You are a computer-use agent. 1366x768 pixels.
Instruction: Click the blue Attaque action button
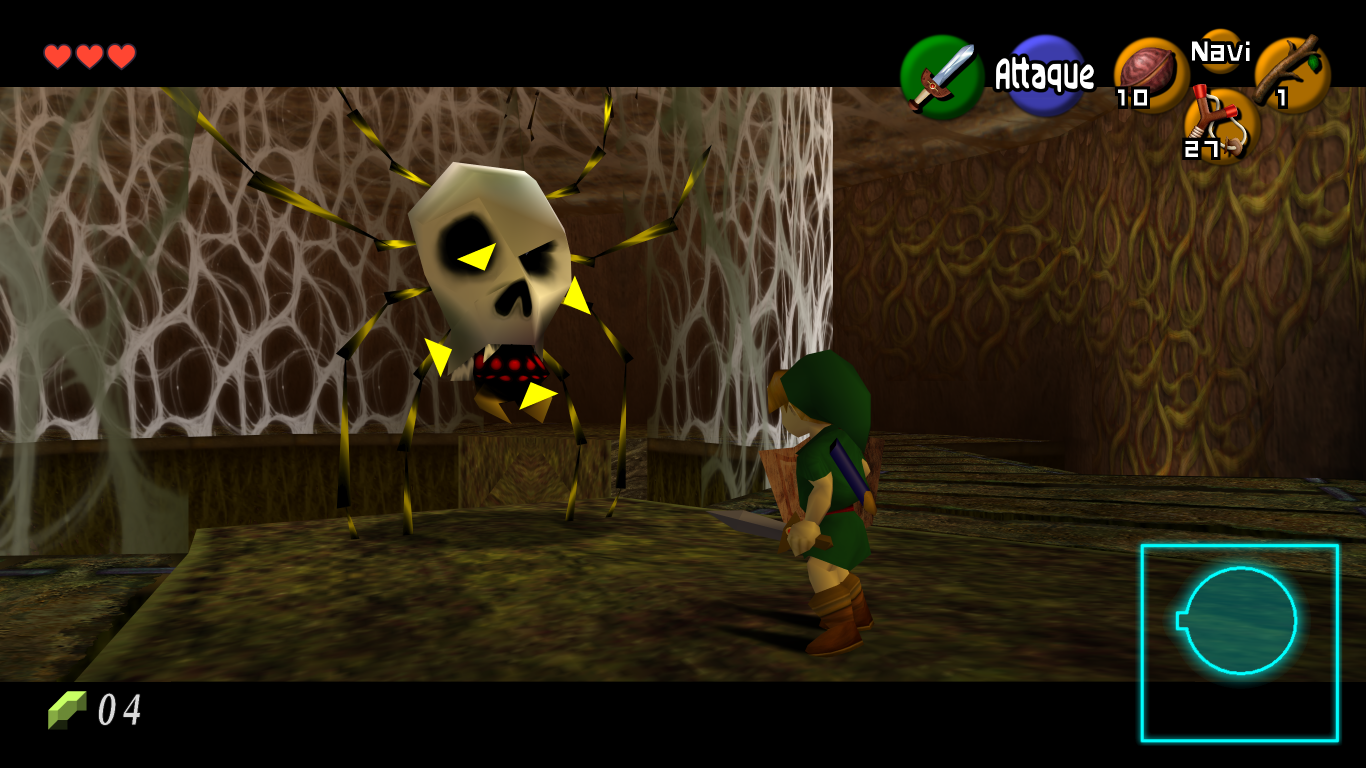click(x=1046, y=75)
